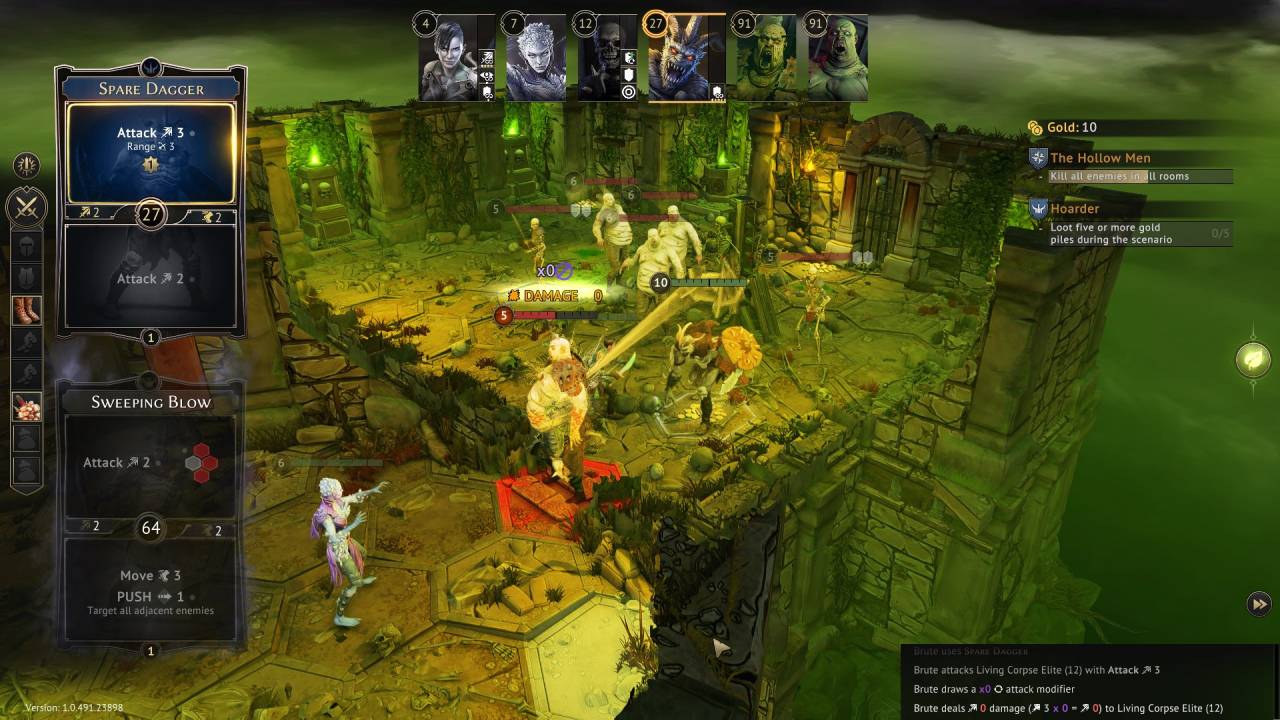1280x720 pixels.
Task: Select the initiative 7 spiky-haired character portrait
Action: coord(535,58)
